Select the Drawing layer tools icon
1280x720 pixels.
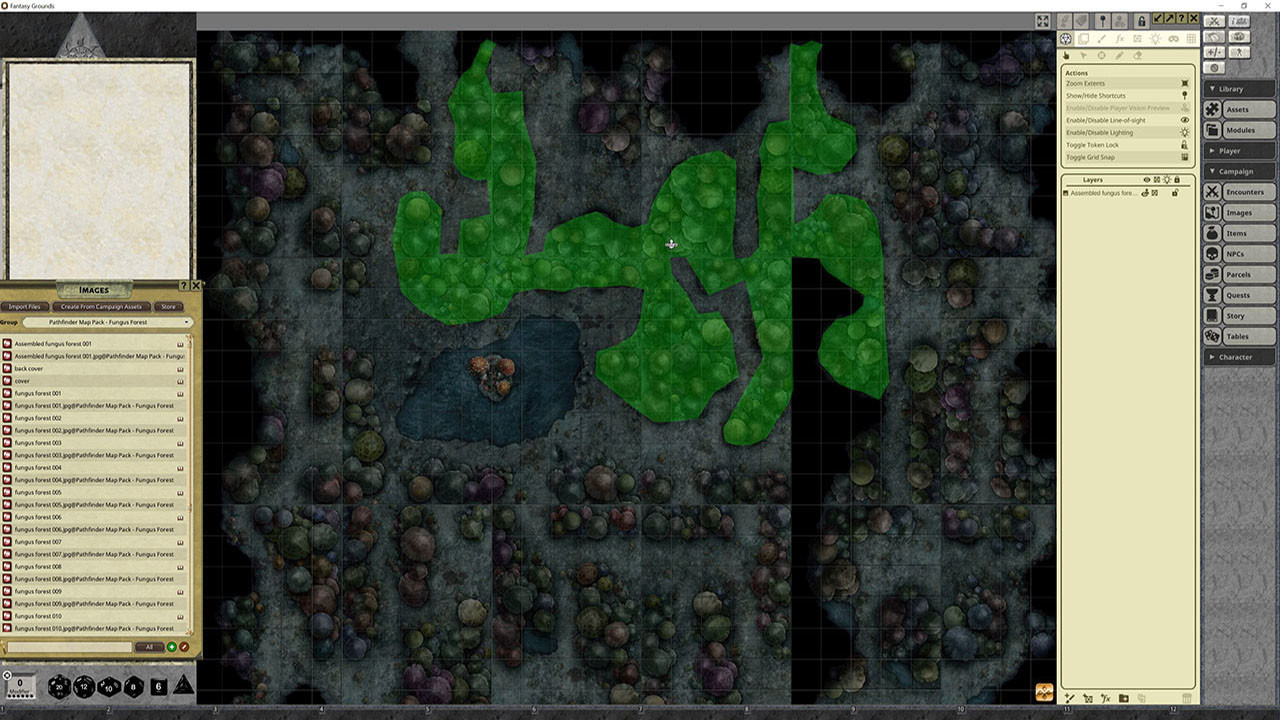point(1101,39)
